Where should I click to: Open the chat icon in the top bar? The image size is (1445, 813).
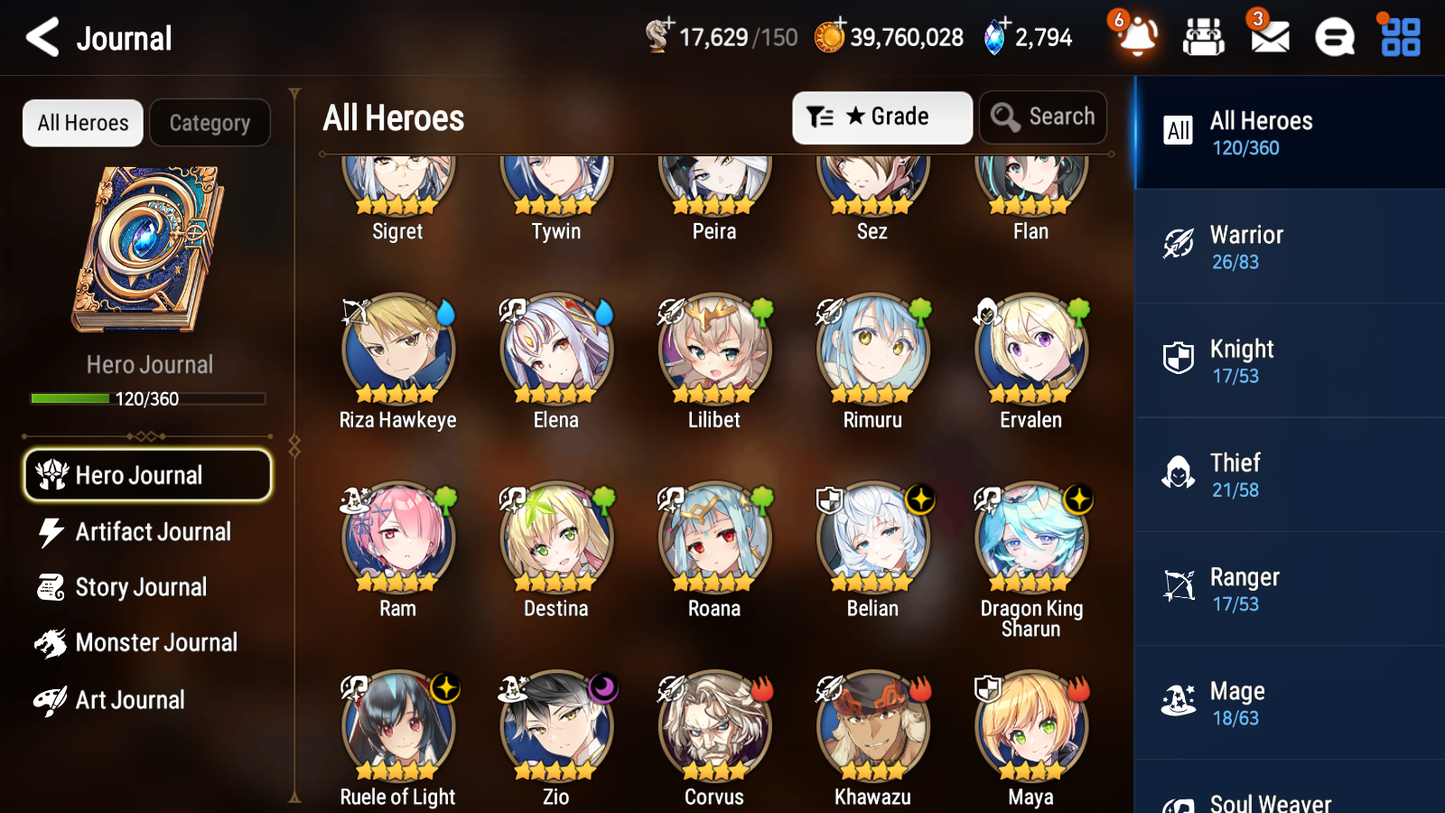(1334, 36)
